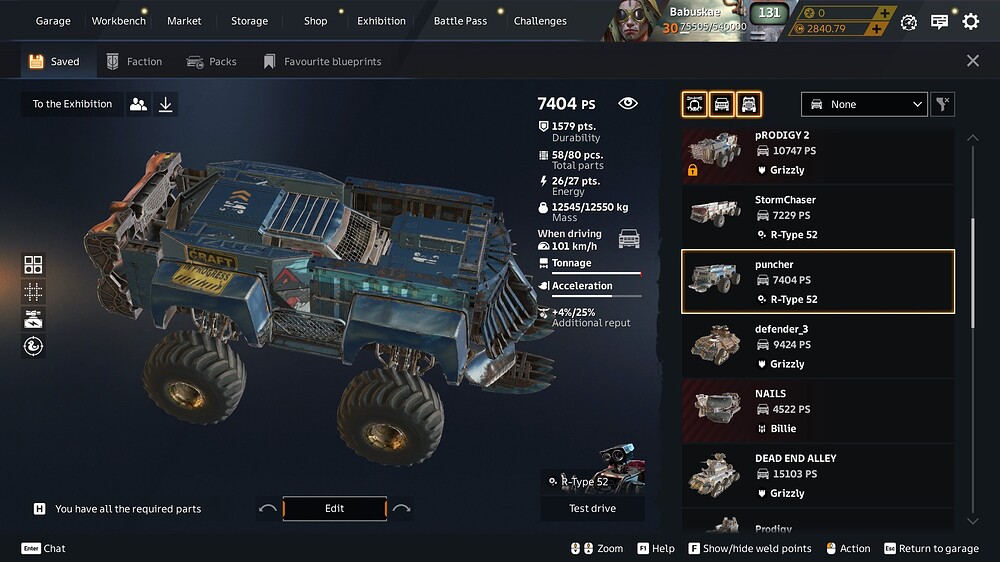Open the Battle Pass page
The width and height of the screenshot is (1000, 562).
[460, 21]
